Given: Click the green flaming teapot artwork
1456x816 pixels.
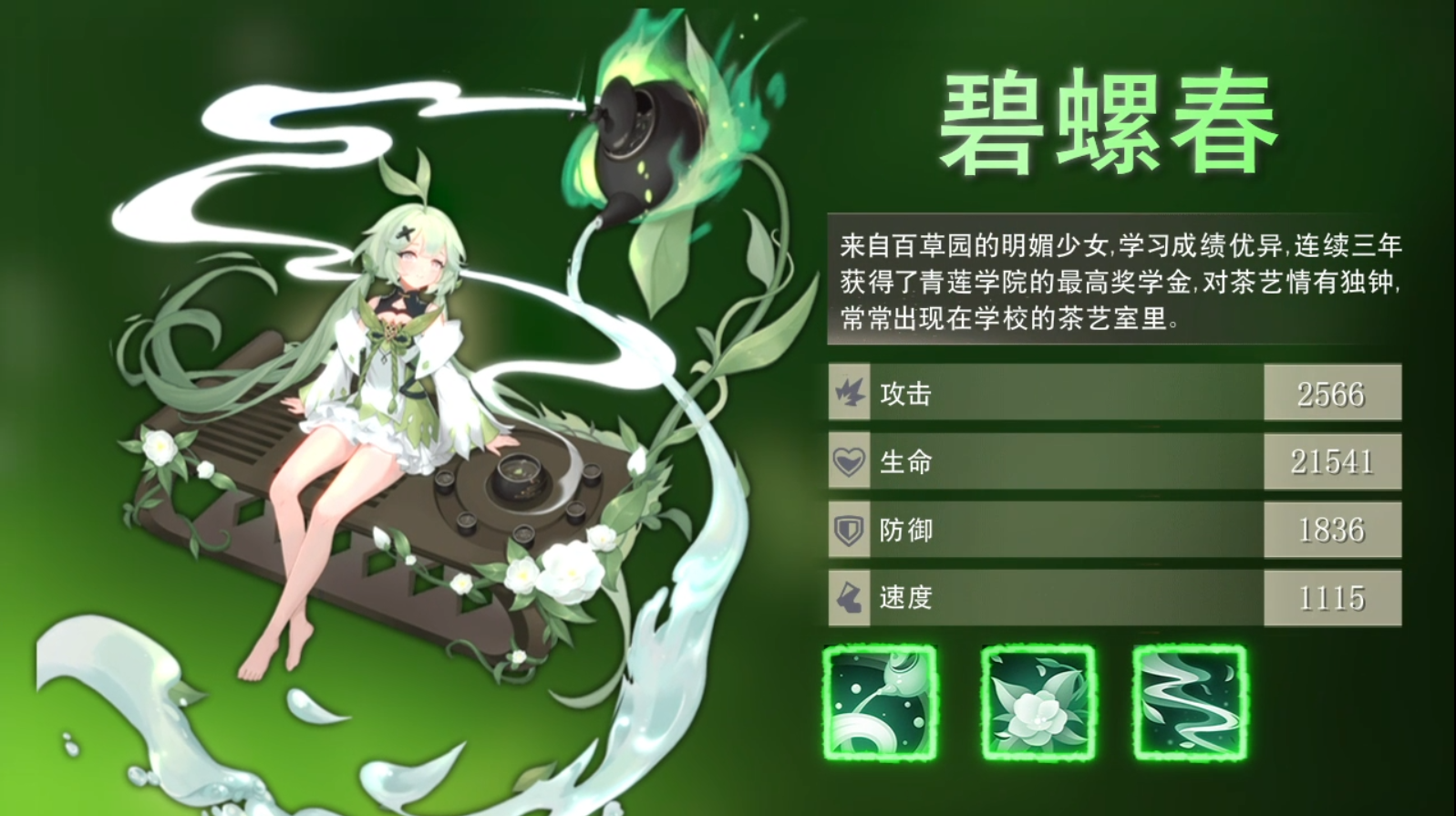Looking at the screenshot, I should click(647, 128).
